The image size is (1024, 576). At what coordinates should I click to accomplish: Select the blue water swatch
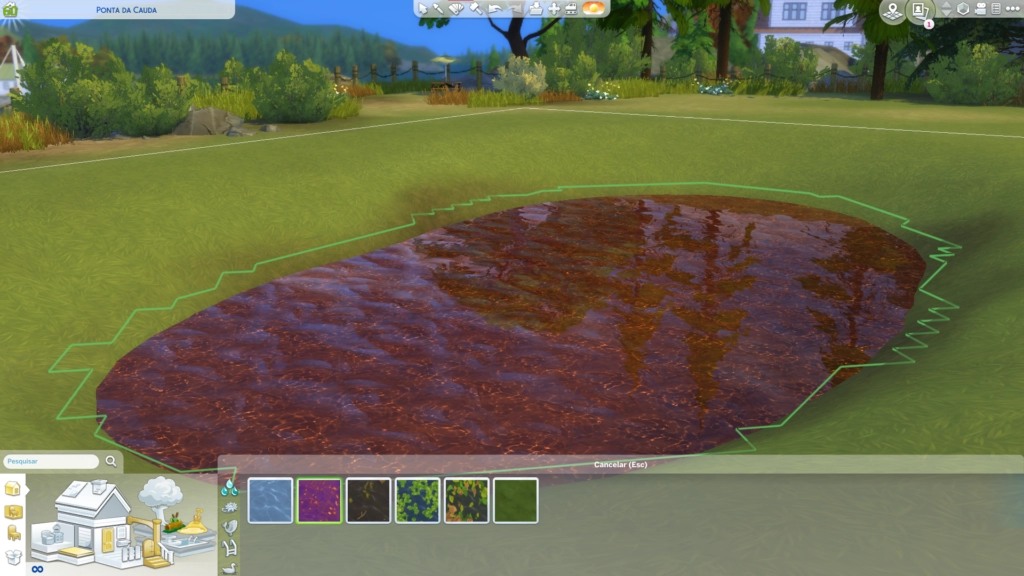(x=270, y=500)
